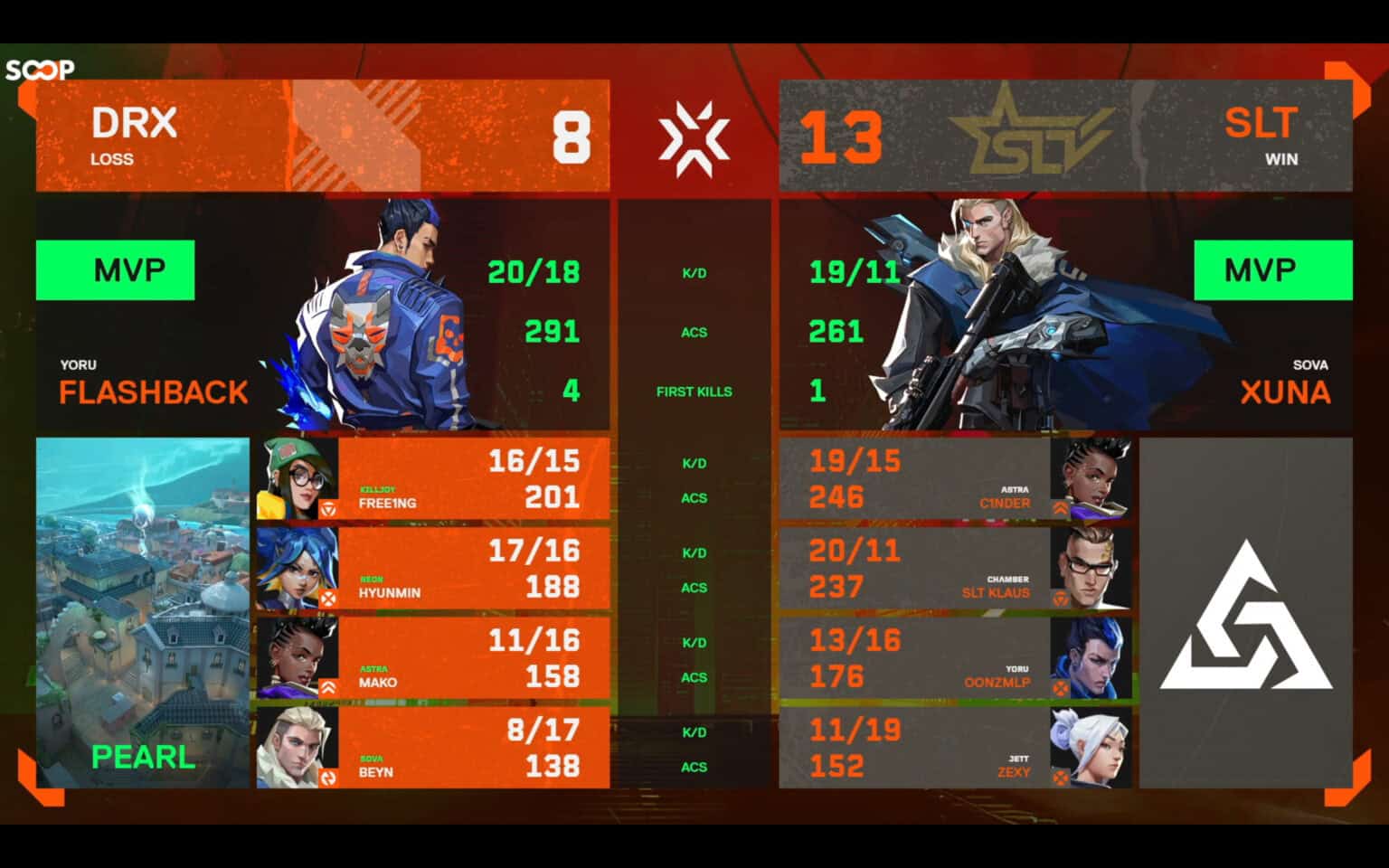Click the VCT logo between team scores
Viewport: 1389px width, 868px height.
[x=694, y=135]
